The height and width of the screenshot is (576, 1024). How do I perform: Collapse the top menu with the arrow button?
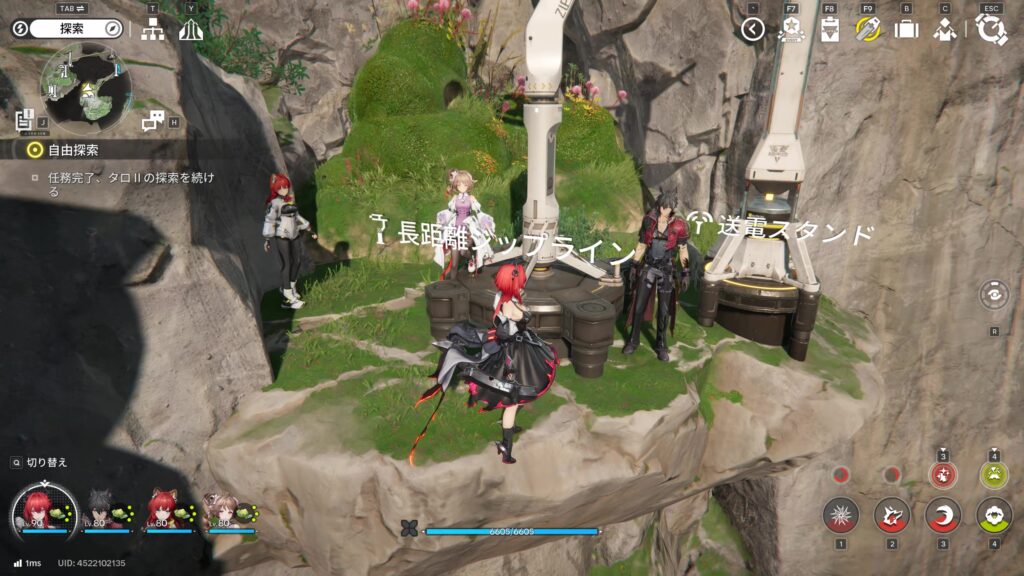tap(753, 30)
